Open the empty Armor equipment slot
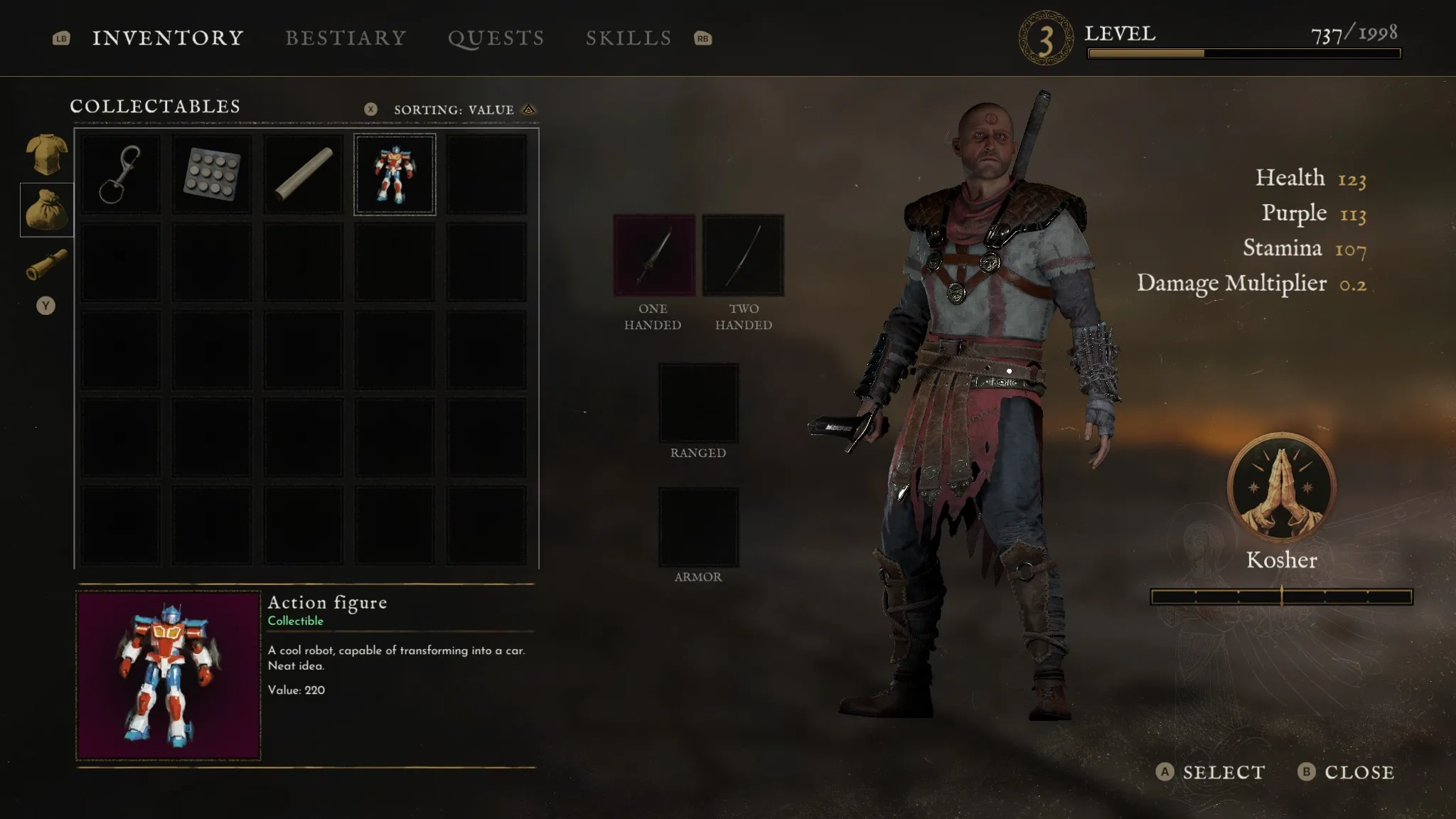 click(698, 528)
